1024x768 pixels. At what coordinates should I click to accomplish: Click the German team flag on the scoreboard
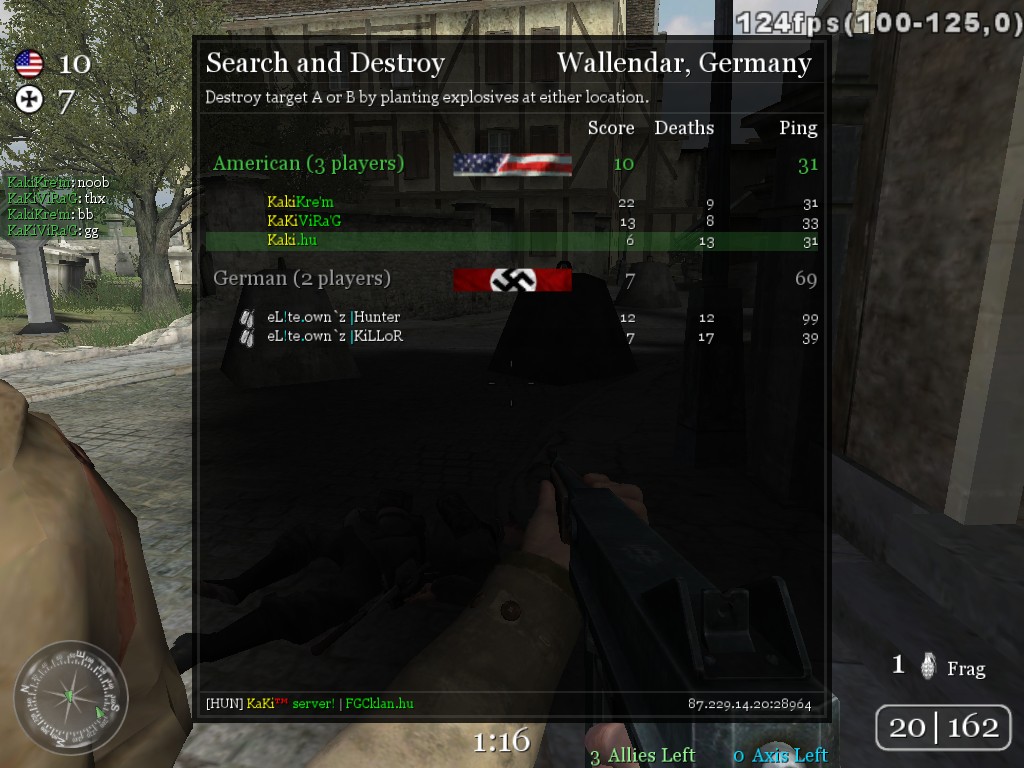(512, 280)
